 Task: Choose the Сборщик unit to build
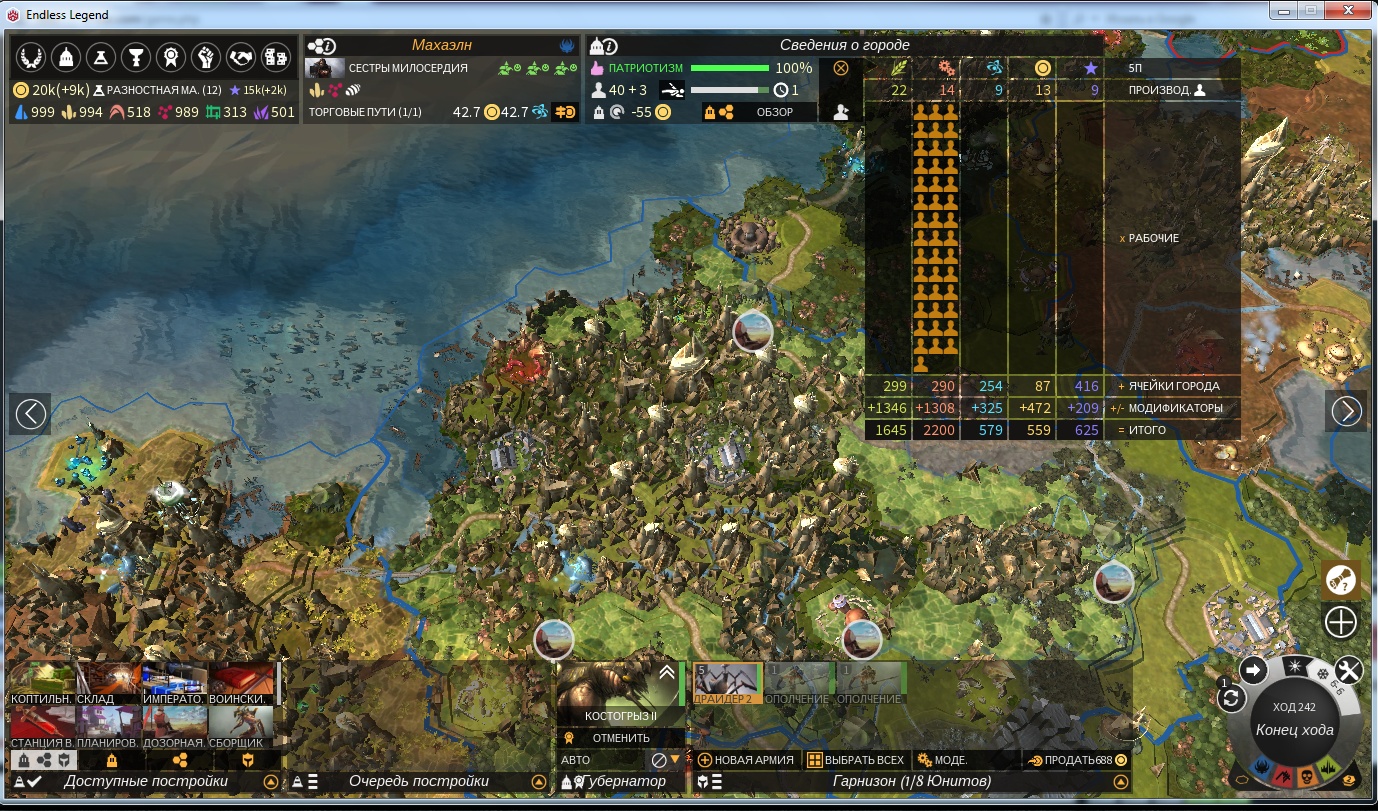pyautogui.click(x=241, y=728)
